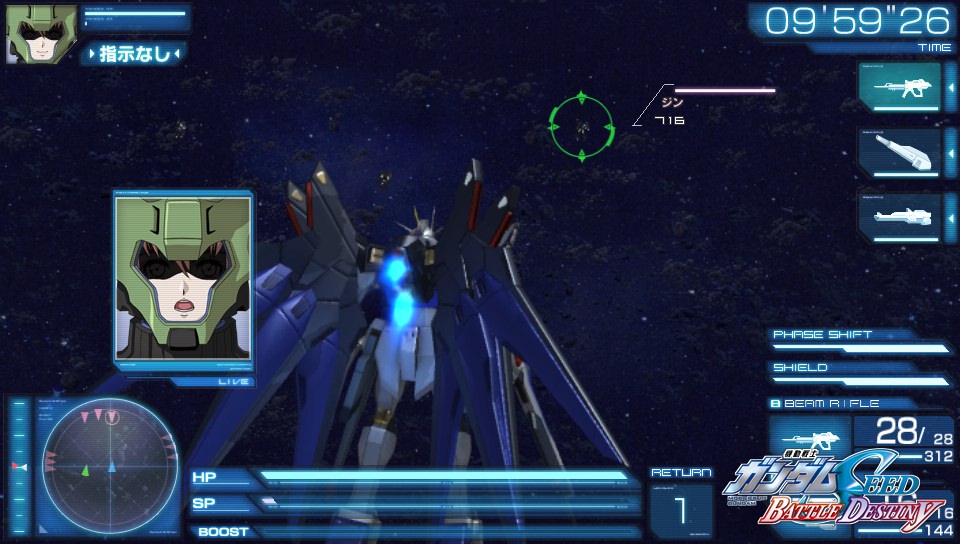The image size is (960, 544).
Task: Target the enemy inside the green lock-on reticle
Action: click(x=580, y=125)
